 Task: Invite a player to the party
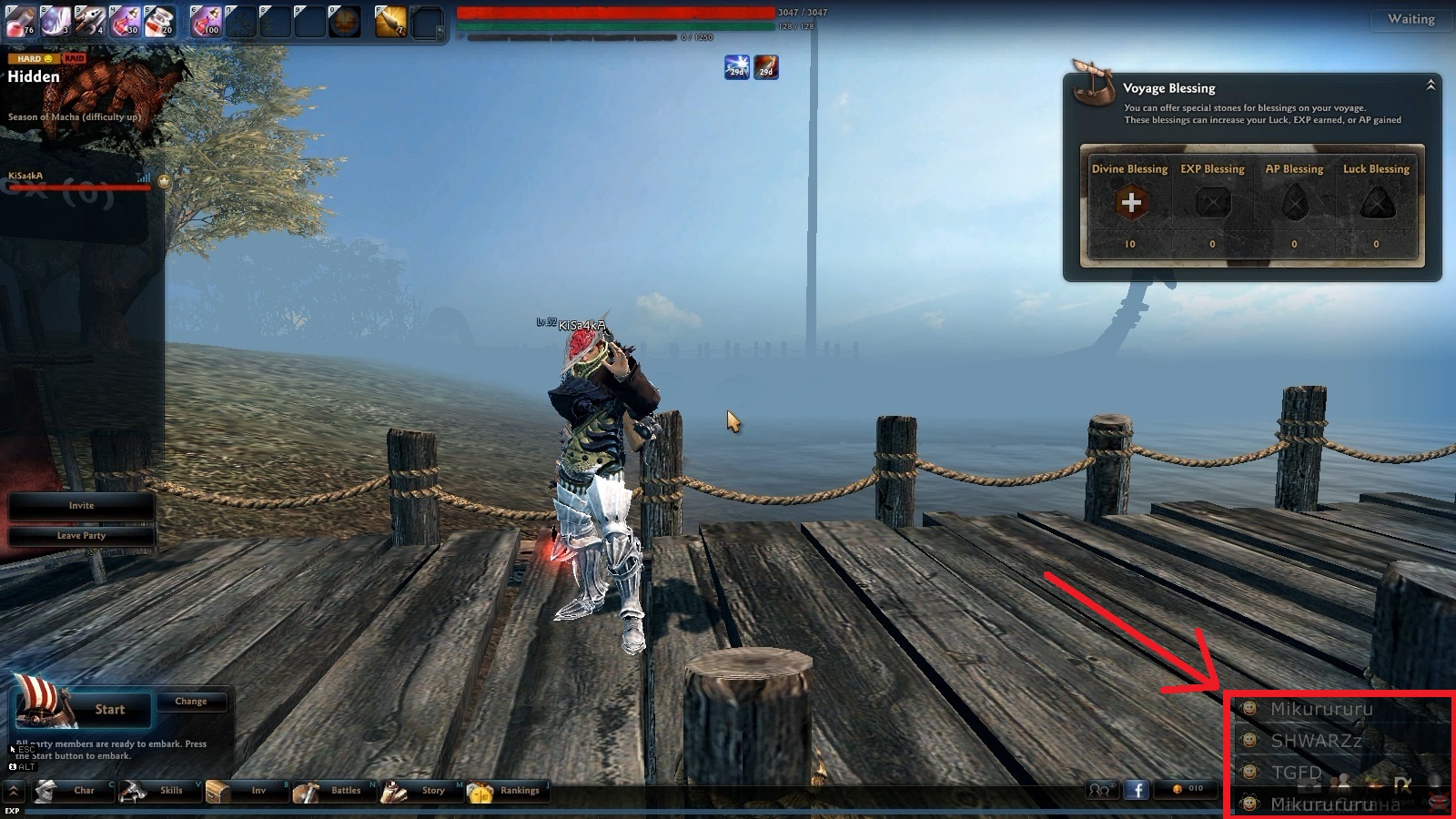[x=81, y=506]
